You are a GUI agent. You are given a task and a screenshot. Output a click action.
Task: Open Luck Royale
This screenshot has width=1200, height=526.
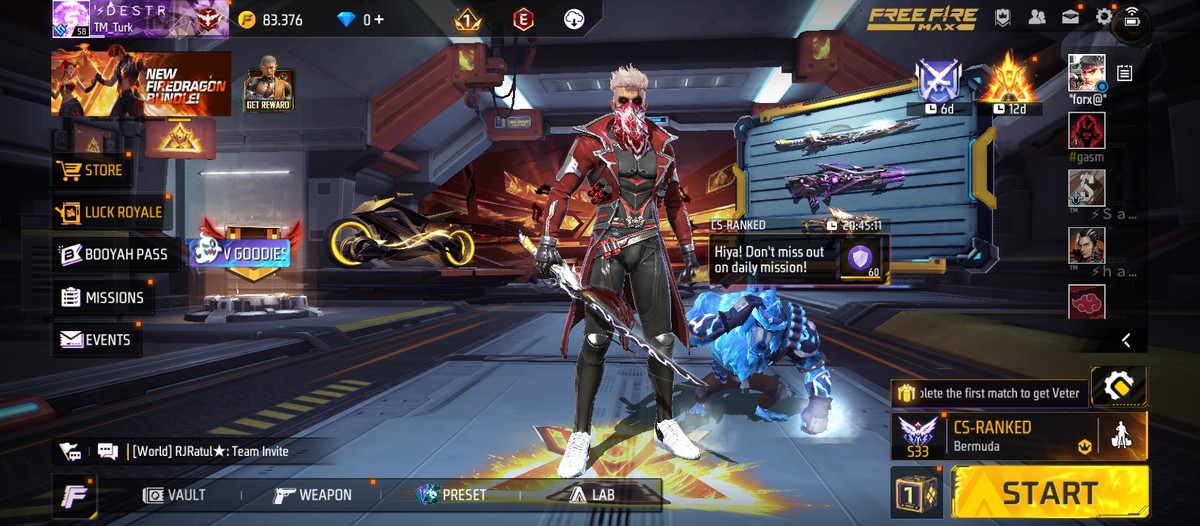(110, 212)
